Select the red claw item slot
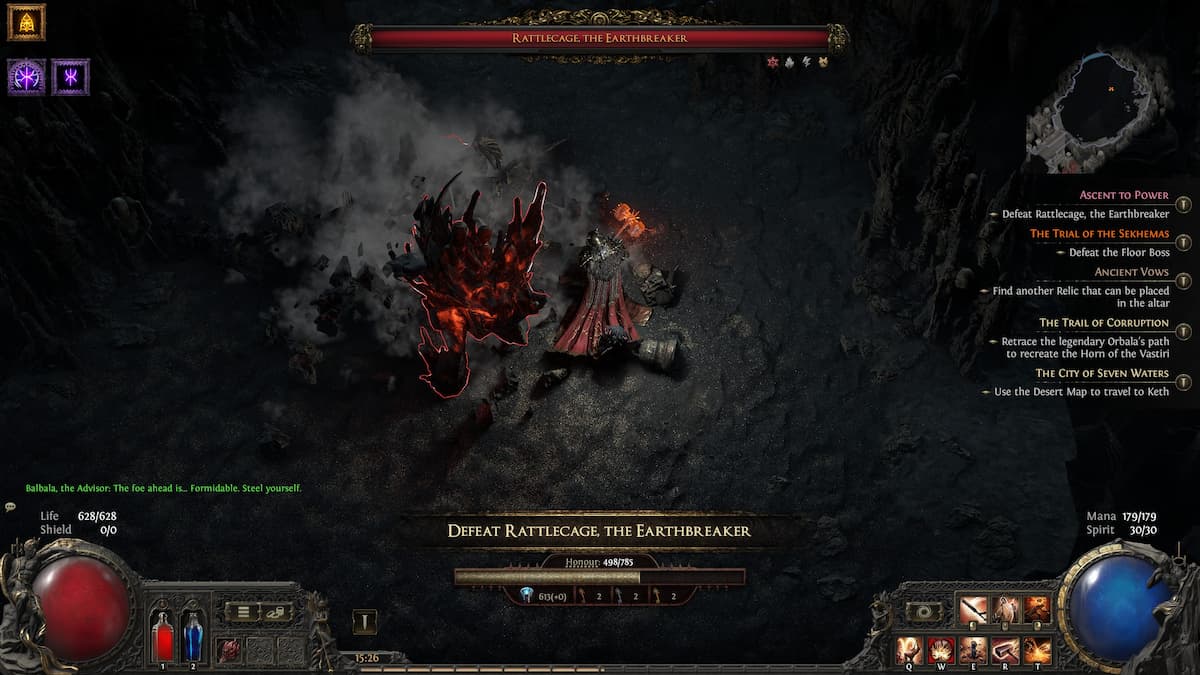The image size is (1200, 675). [231, 649]
